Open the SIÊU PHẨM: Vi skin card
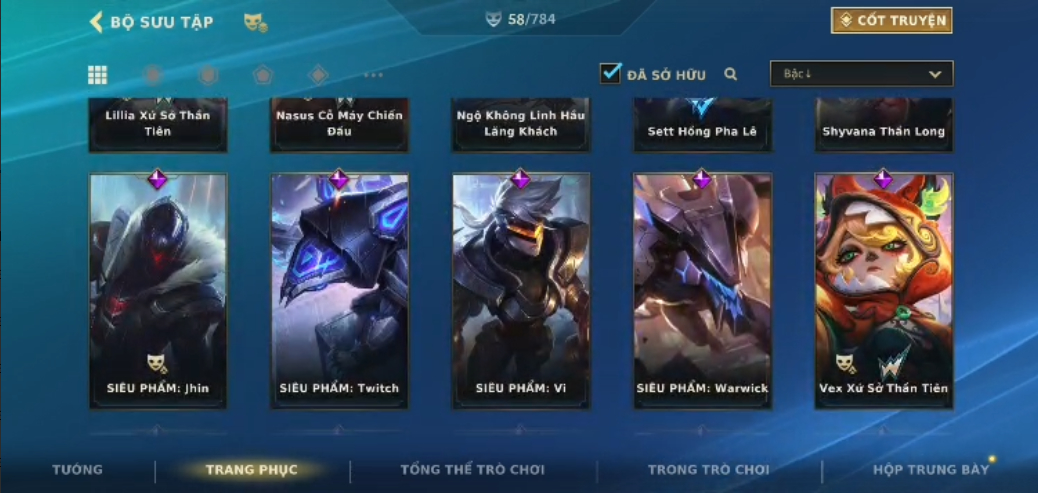Image resolution: width=1038 pixels, height=493 pixels. 520,290
